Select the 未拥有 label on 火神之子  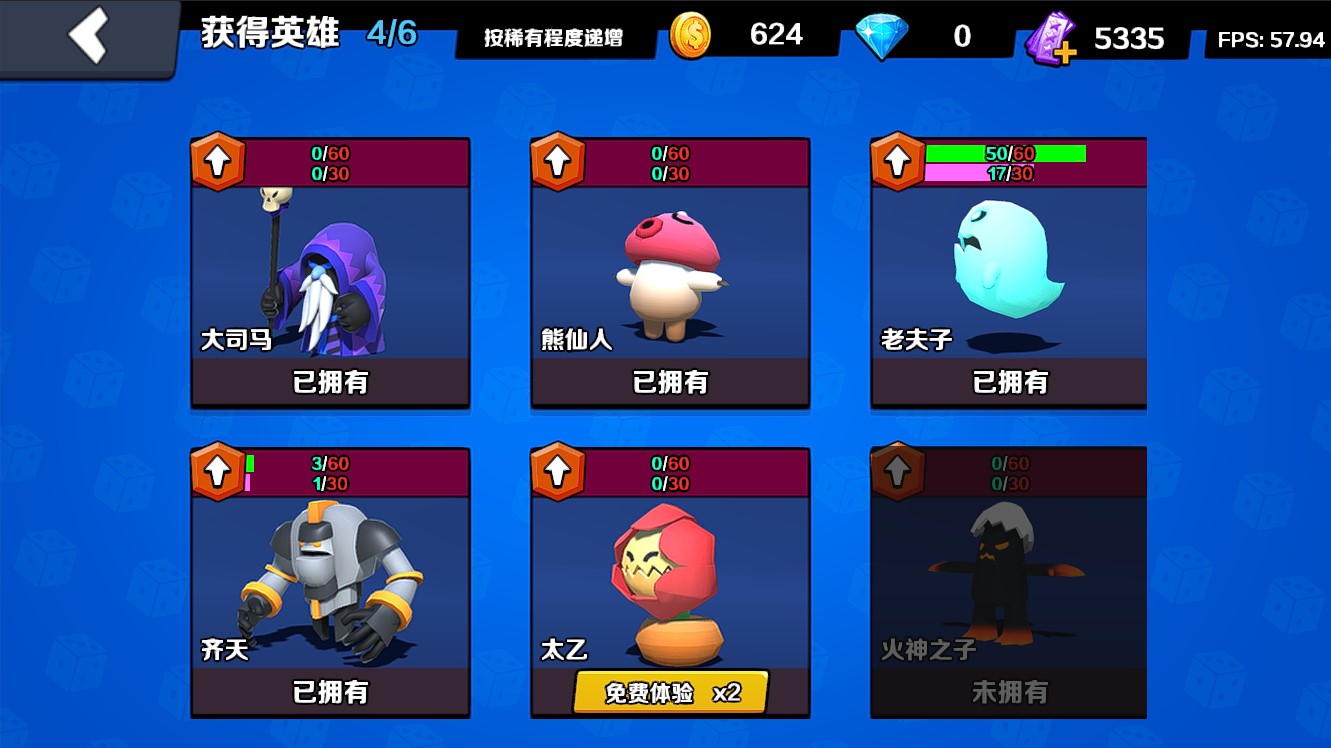pos(1009,692)
